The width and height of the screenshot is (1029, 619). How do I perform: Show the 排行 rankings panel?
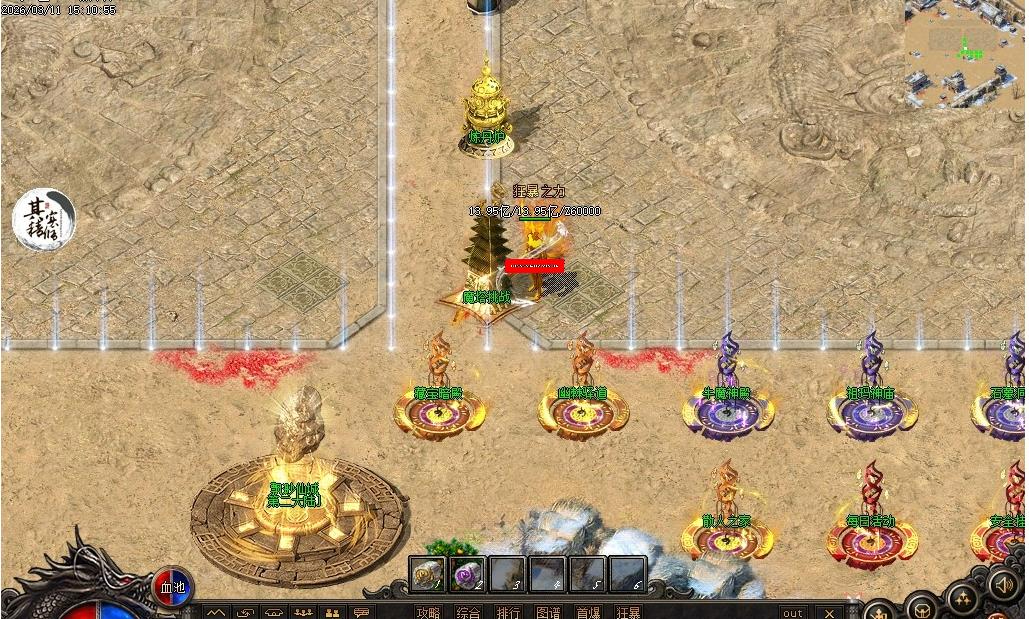click(x=508, y=612)
